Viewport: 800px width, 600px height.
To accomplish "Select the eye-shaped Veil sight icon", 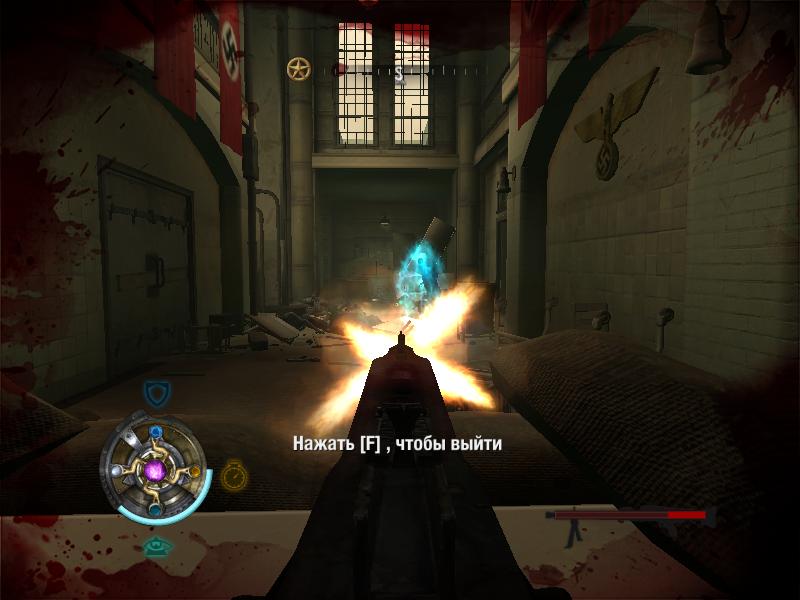I will [x=153, y=546].
